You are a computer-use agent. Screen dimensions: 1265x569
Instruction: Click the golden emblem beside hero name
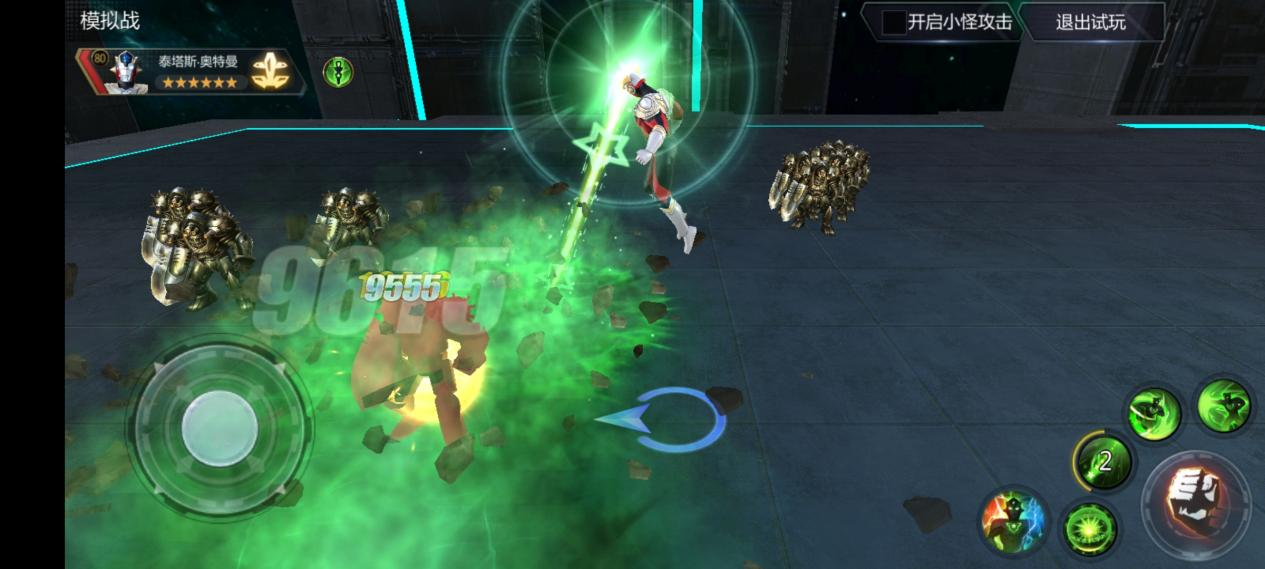tap(265, 70)
